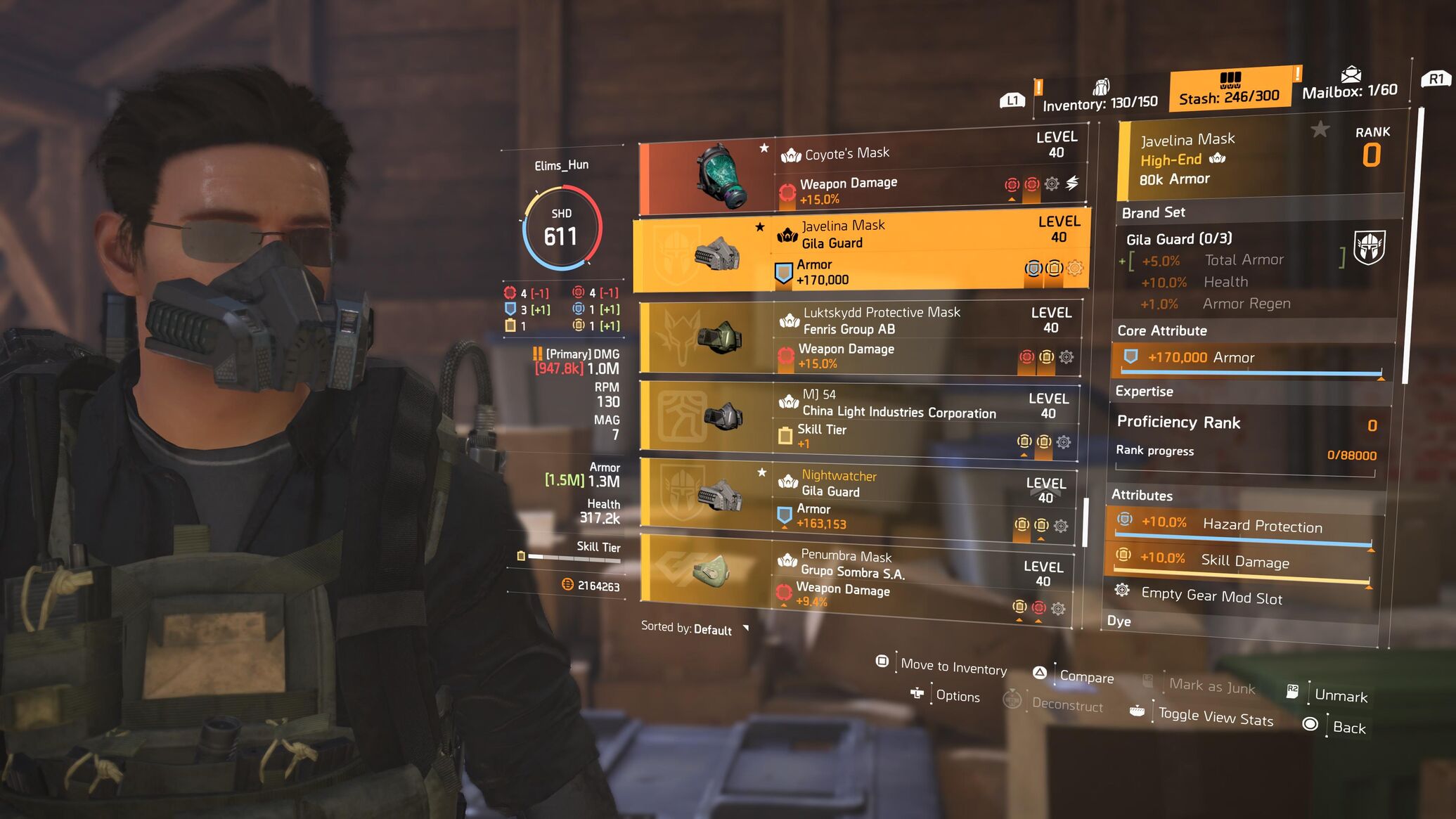This screenshot has width=1456, height=819.
Task: Compare the selected mask
Action: [1086, 677]
